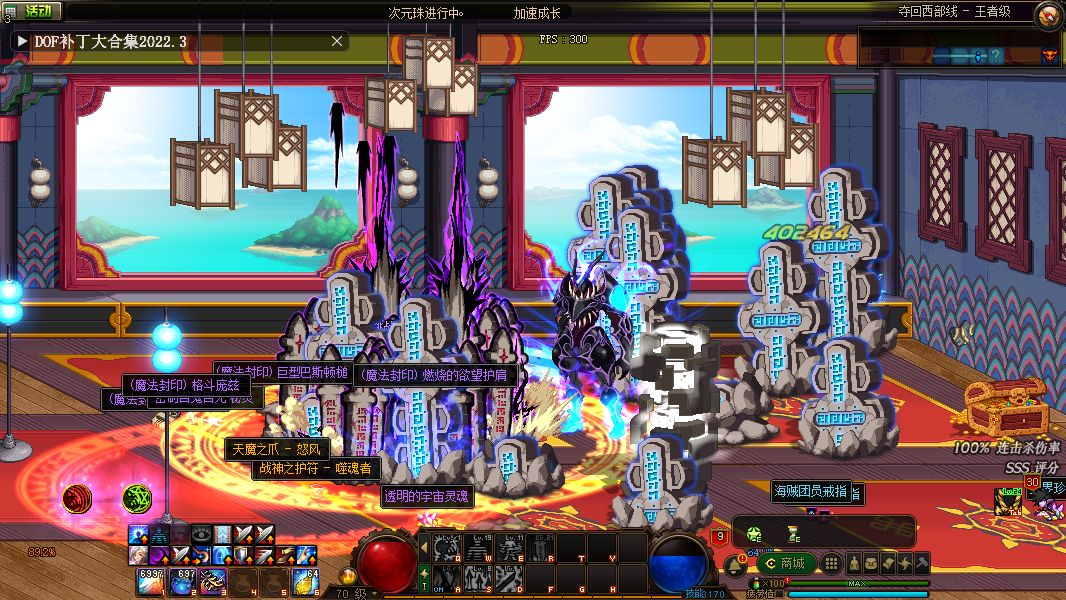This screenshot has height=600, width=1066.
Task: Use the gold item in quick slot 6
Action: pyautogui.click(x=304, y=581)
